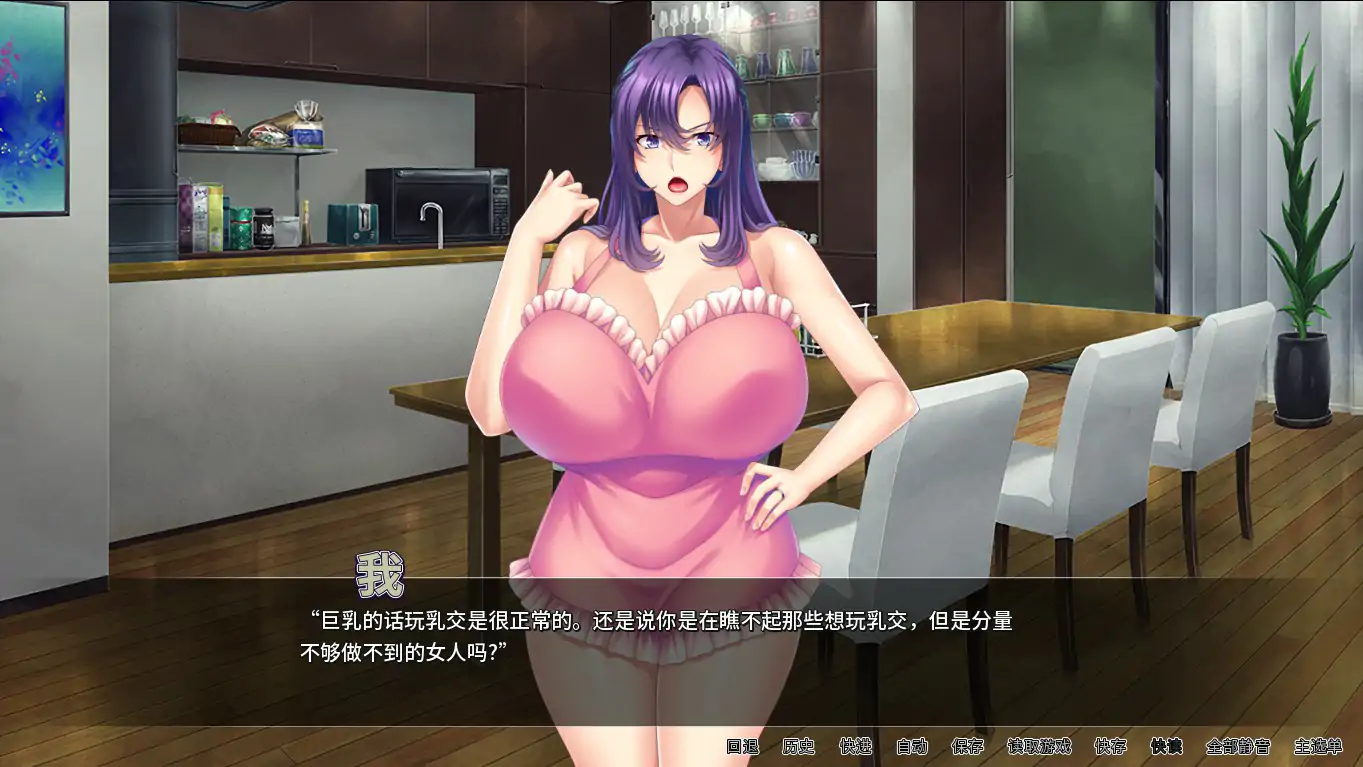Toggle 自动 auto-play mode

click(x=913, y=746)
